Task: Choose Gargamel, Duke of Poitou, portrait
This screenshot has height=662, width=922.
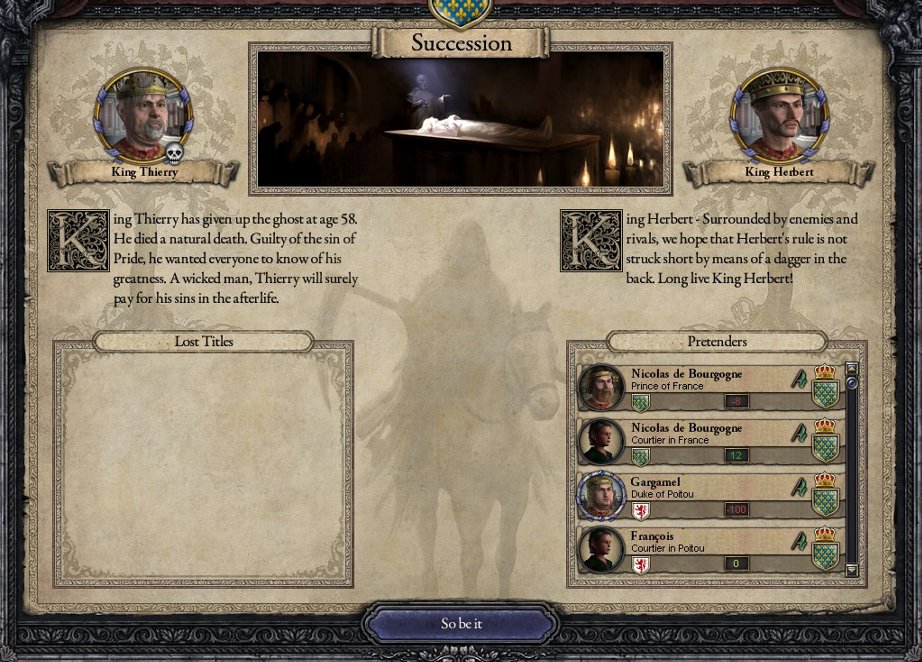Action: 602,496
